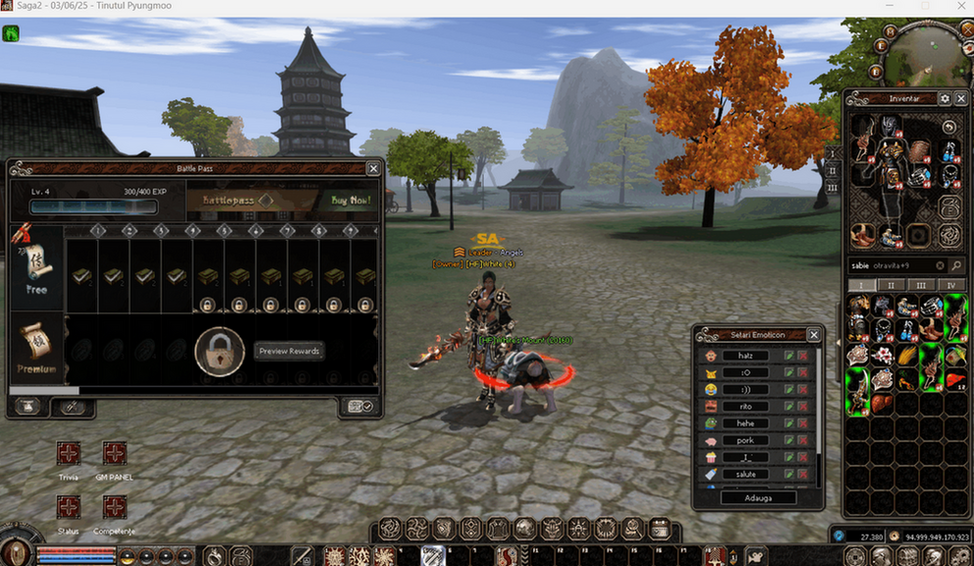The width and height of the screenshot is (974, 566).
Task: Close the Battle Pass window
Action: (373, 169)
